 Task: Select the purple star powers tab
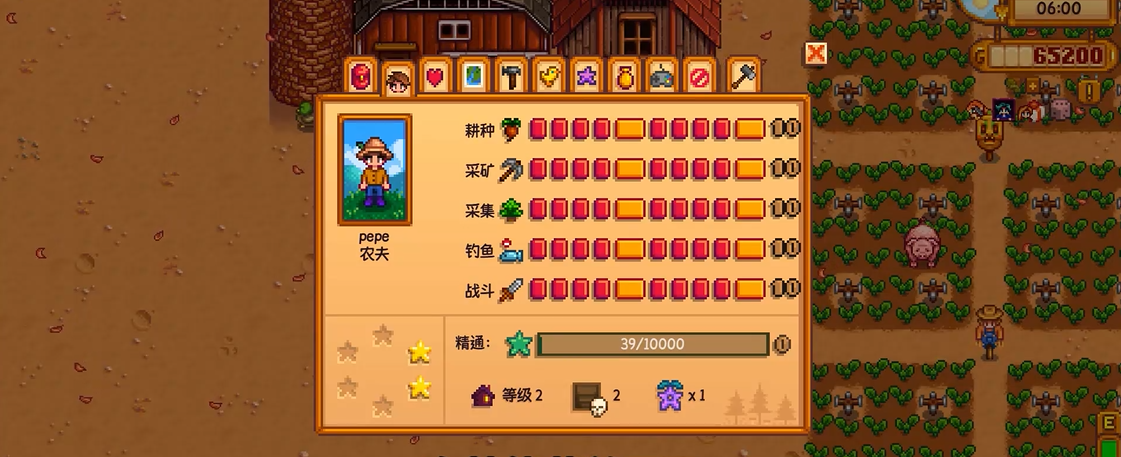pos(586,76)
